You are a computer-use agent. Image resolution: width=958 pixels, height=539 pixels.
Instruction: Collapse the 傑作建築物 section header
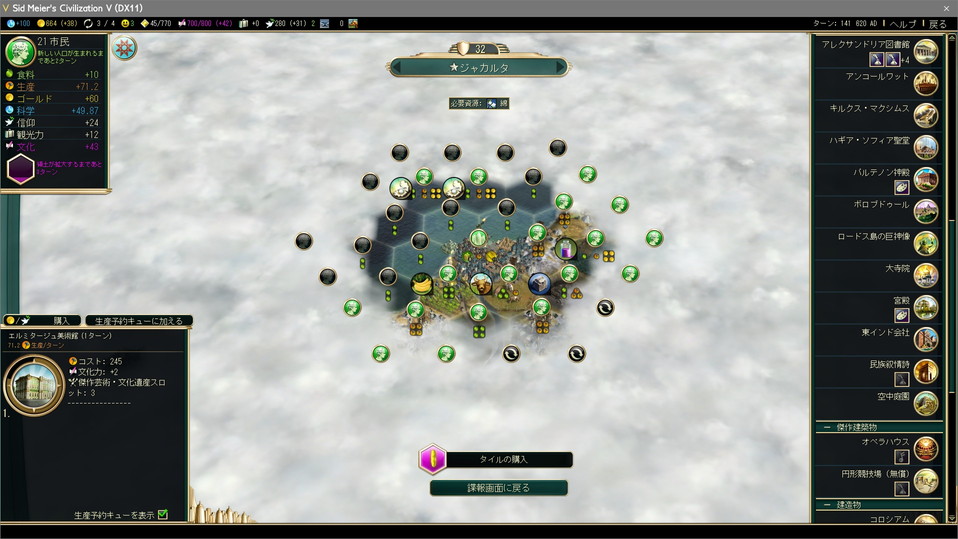pos(827,427)
